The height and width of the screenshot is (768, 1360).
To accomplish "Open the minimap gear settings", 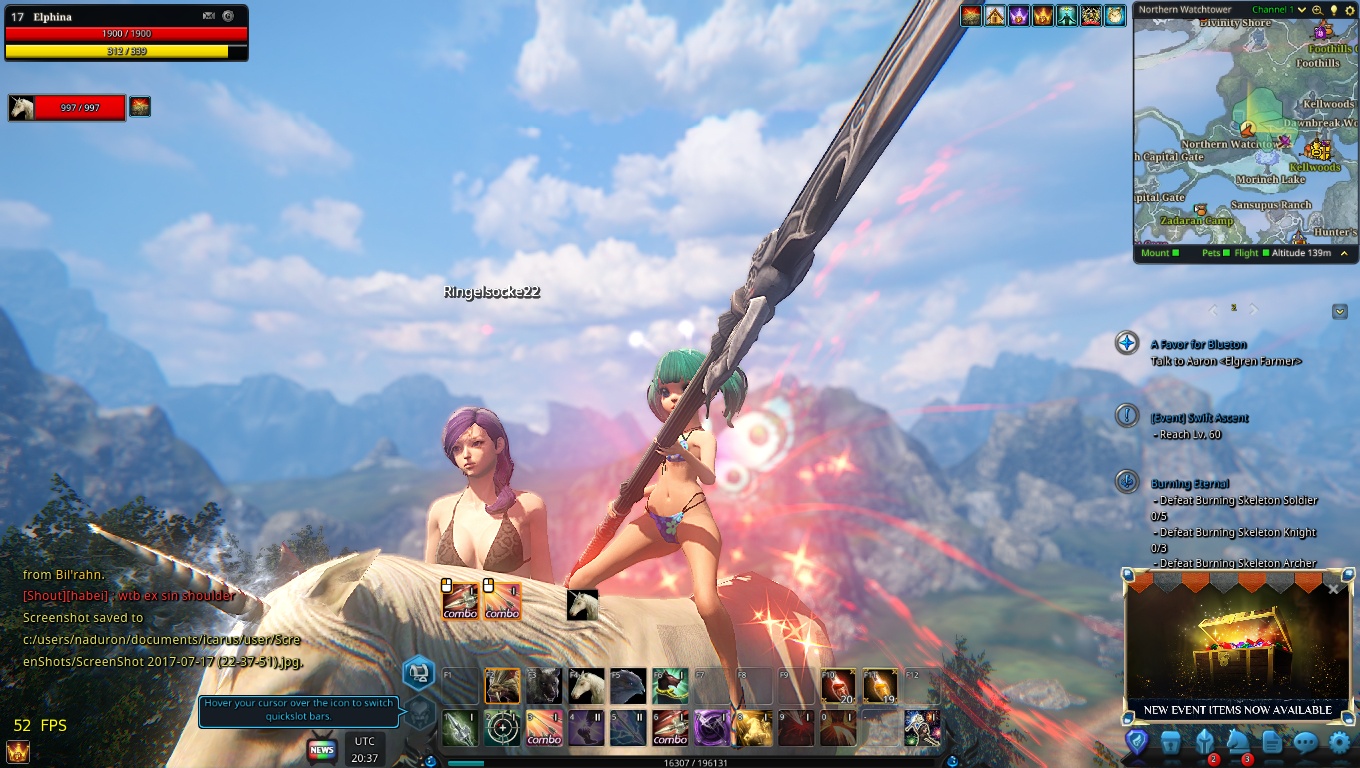I will tap(1348, 10).
